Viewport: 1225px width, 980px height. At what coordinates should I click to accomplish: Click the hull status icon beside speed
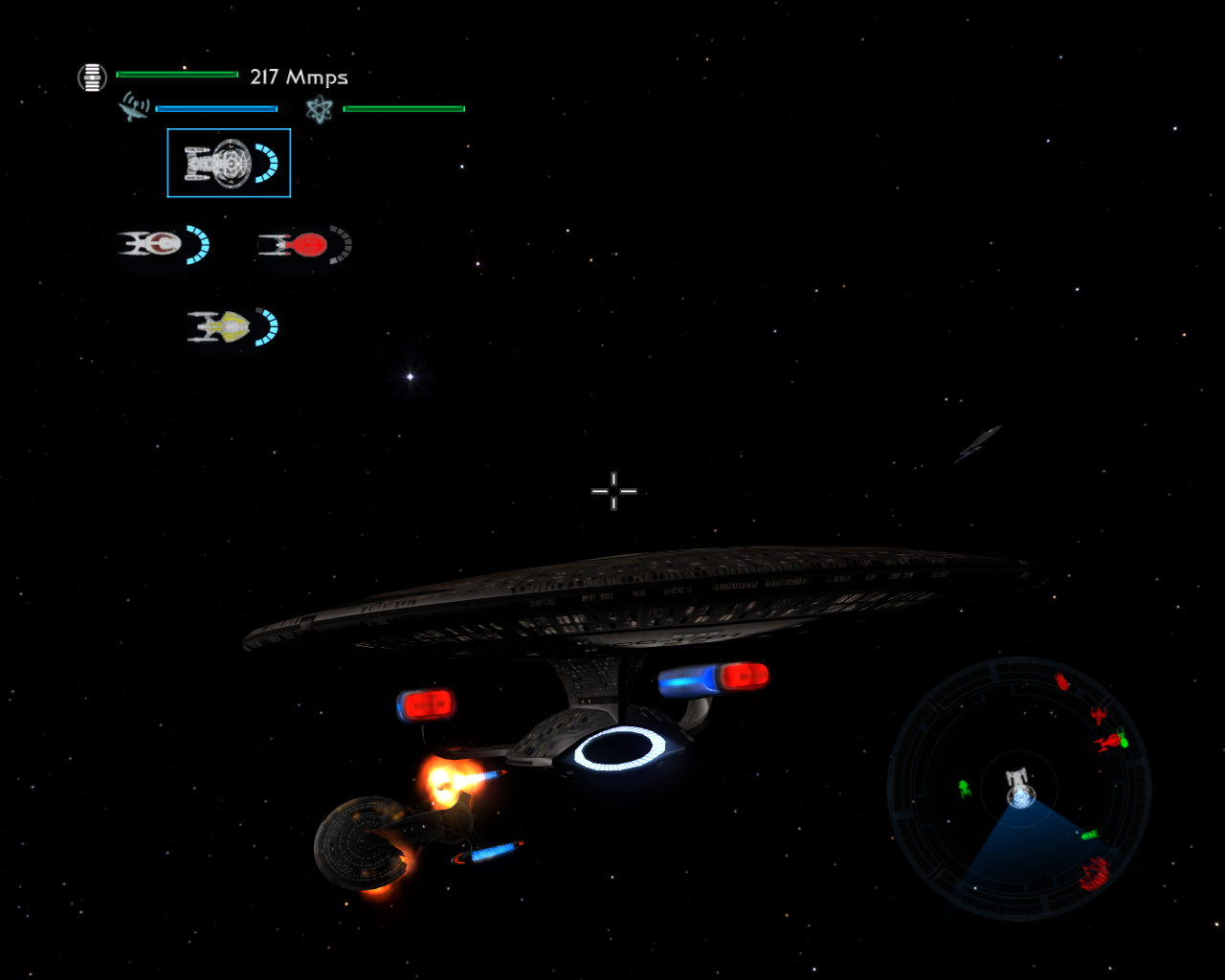(x=92, y=78)
